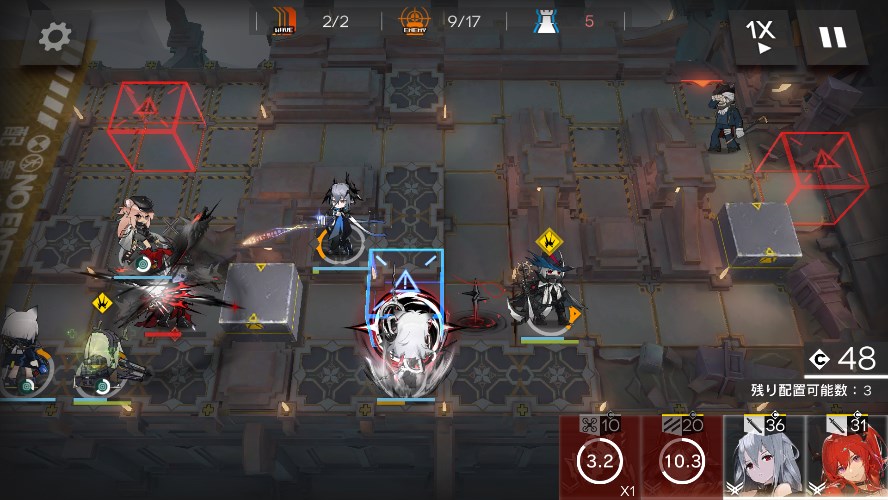
Task: Pause the battle
Action: point(832,37)
